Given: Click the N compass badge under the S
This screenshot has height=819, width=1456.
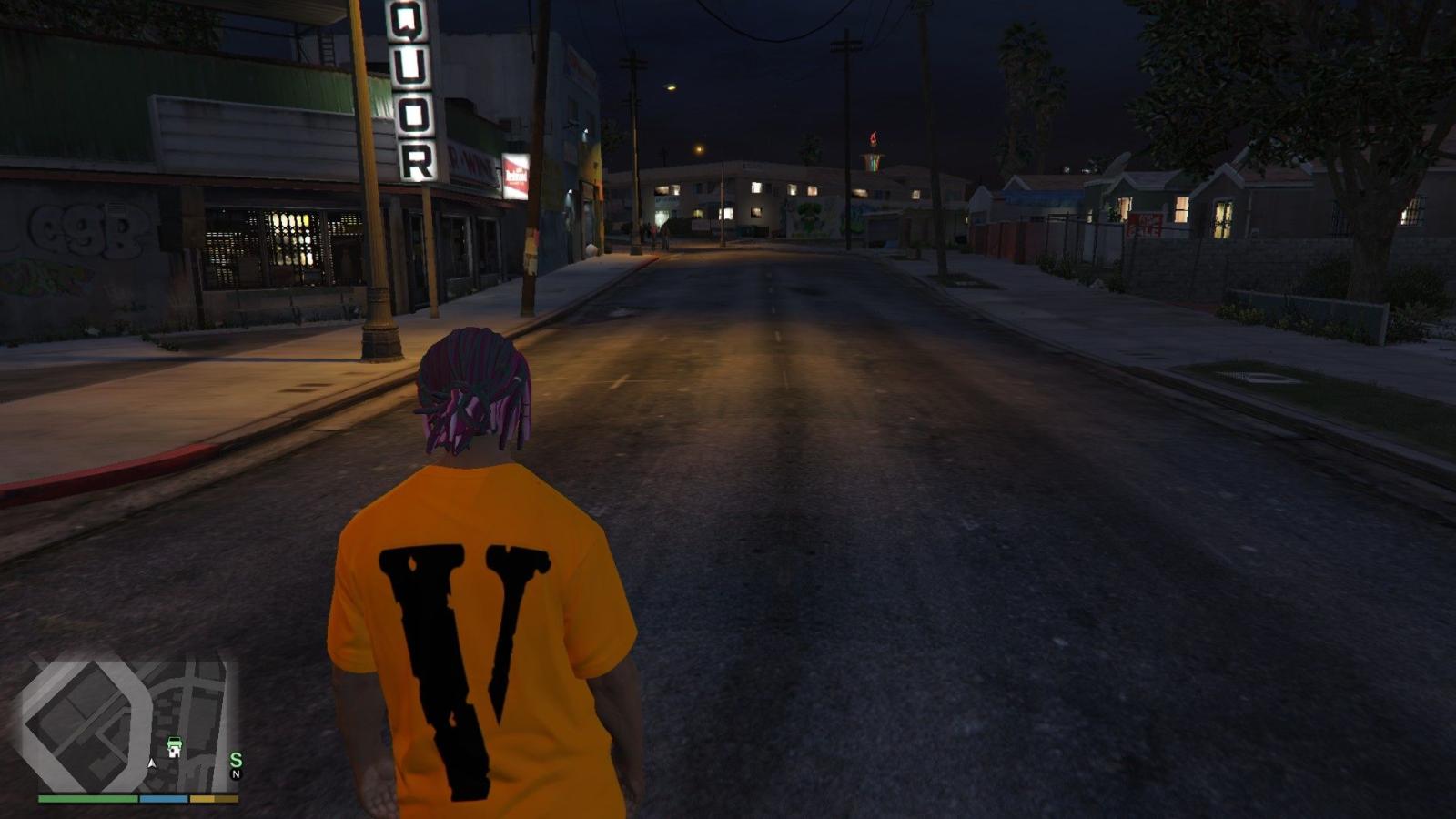Looking at the screenshot, I should point(236,774).
